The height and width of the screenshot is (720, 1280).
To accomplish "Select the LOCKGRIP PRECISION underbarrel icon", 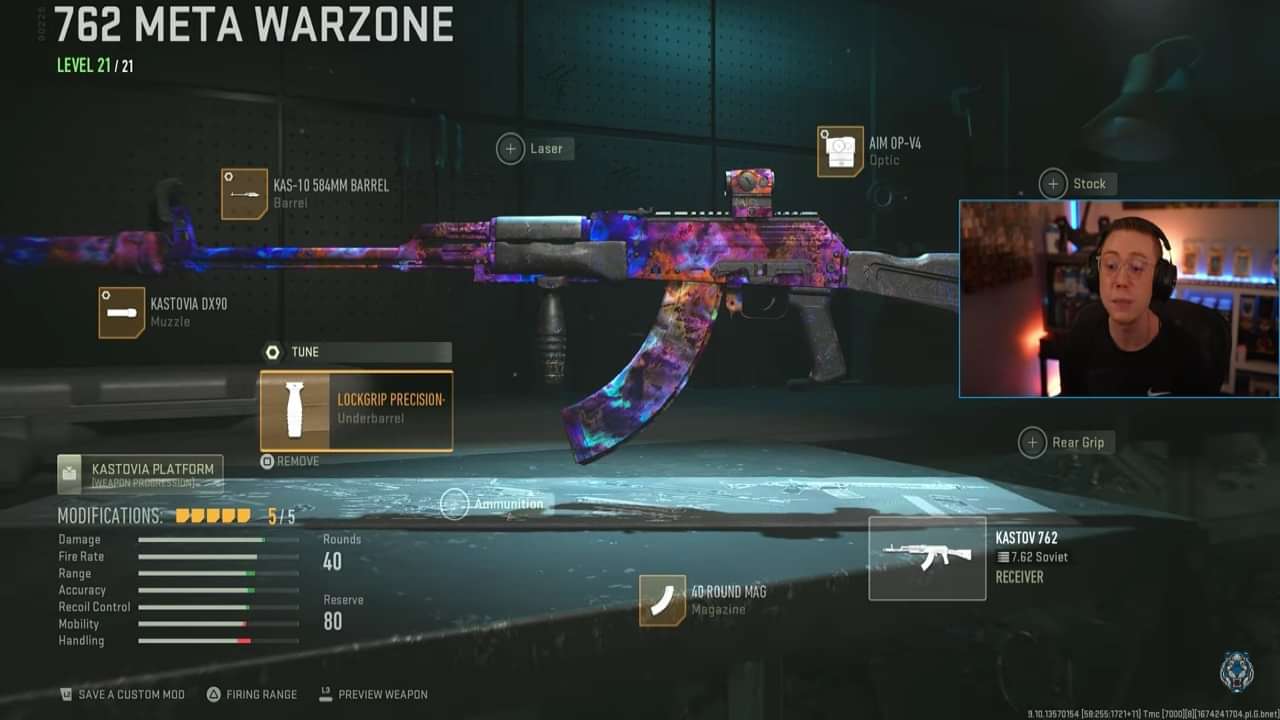I will pos(293,410).
